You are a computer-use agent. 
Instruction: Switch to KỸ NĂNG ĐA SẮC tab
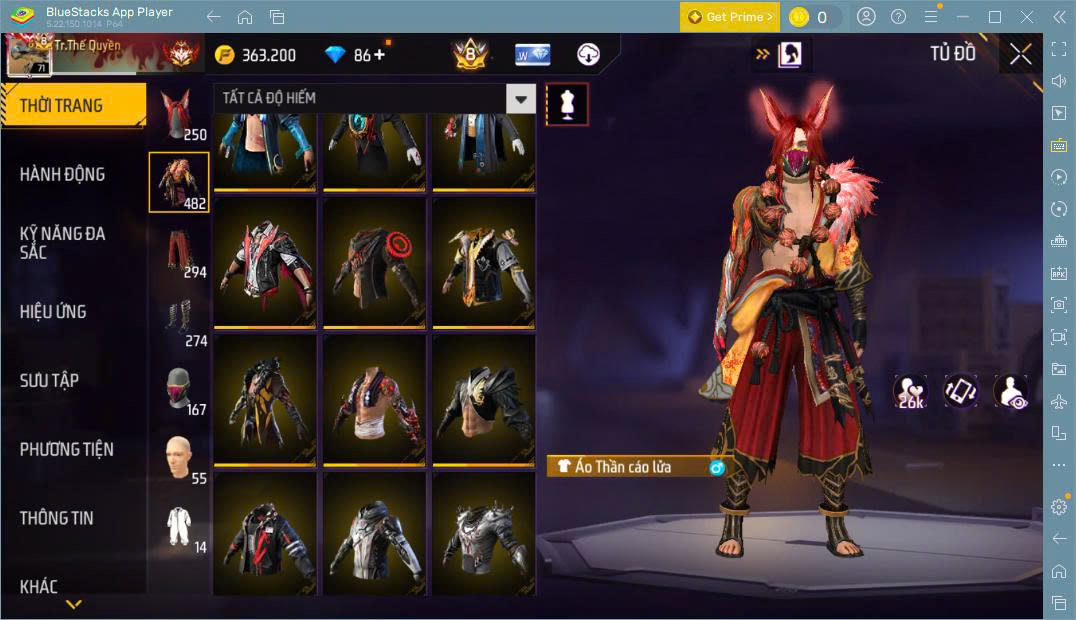click(63, 242)
